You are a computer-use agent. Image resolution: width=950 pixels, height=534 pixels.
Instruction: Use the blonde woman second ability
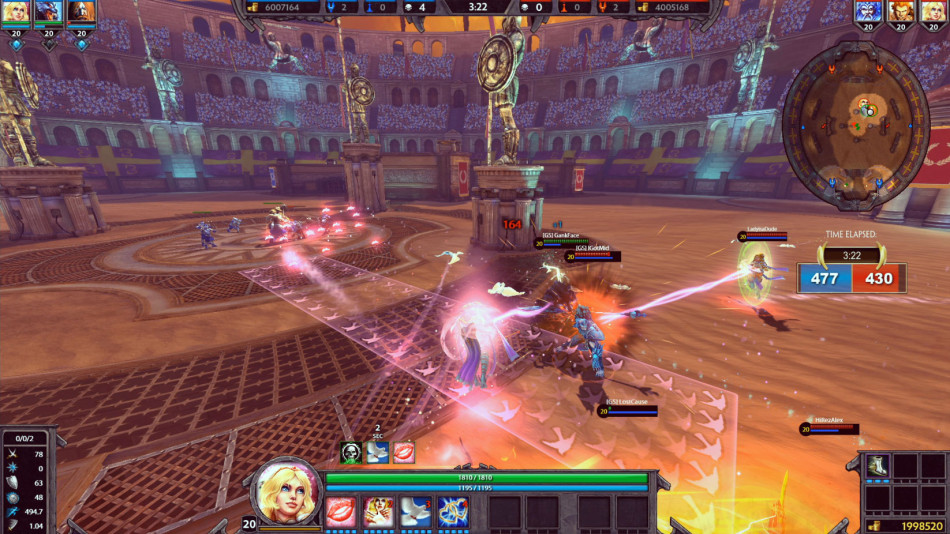click(378, 511)
